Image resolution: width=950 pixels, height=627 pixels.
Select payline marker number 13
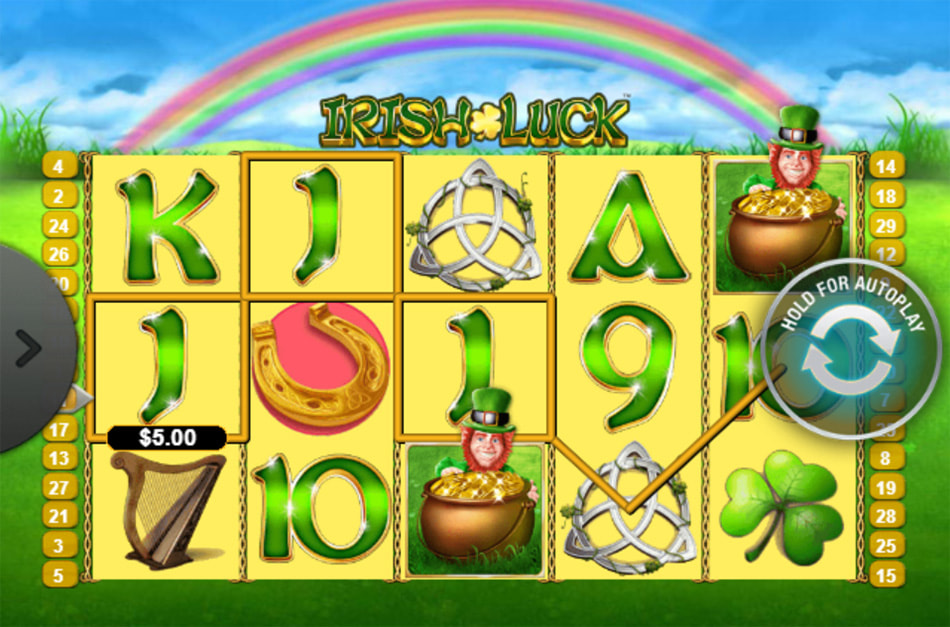point(59,458)
